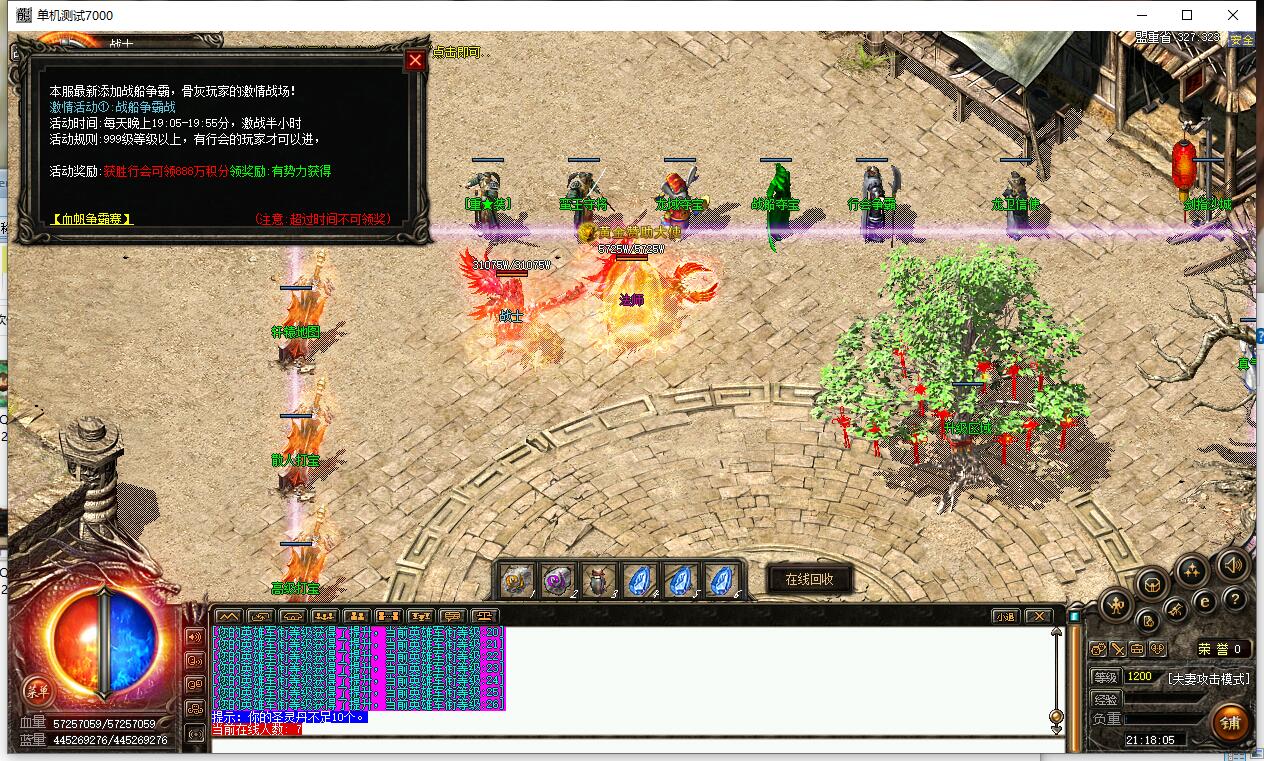This screenshot has height=761, width=1264.
Task: Click the small crossed sword icon button
Action: [1117, 649]
